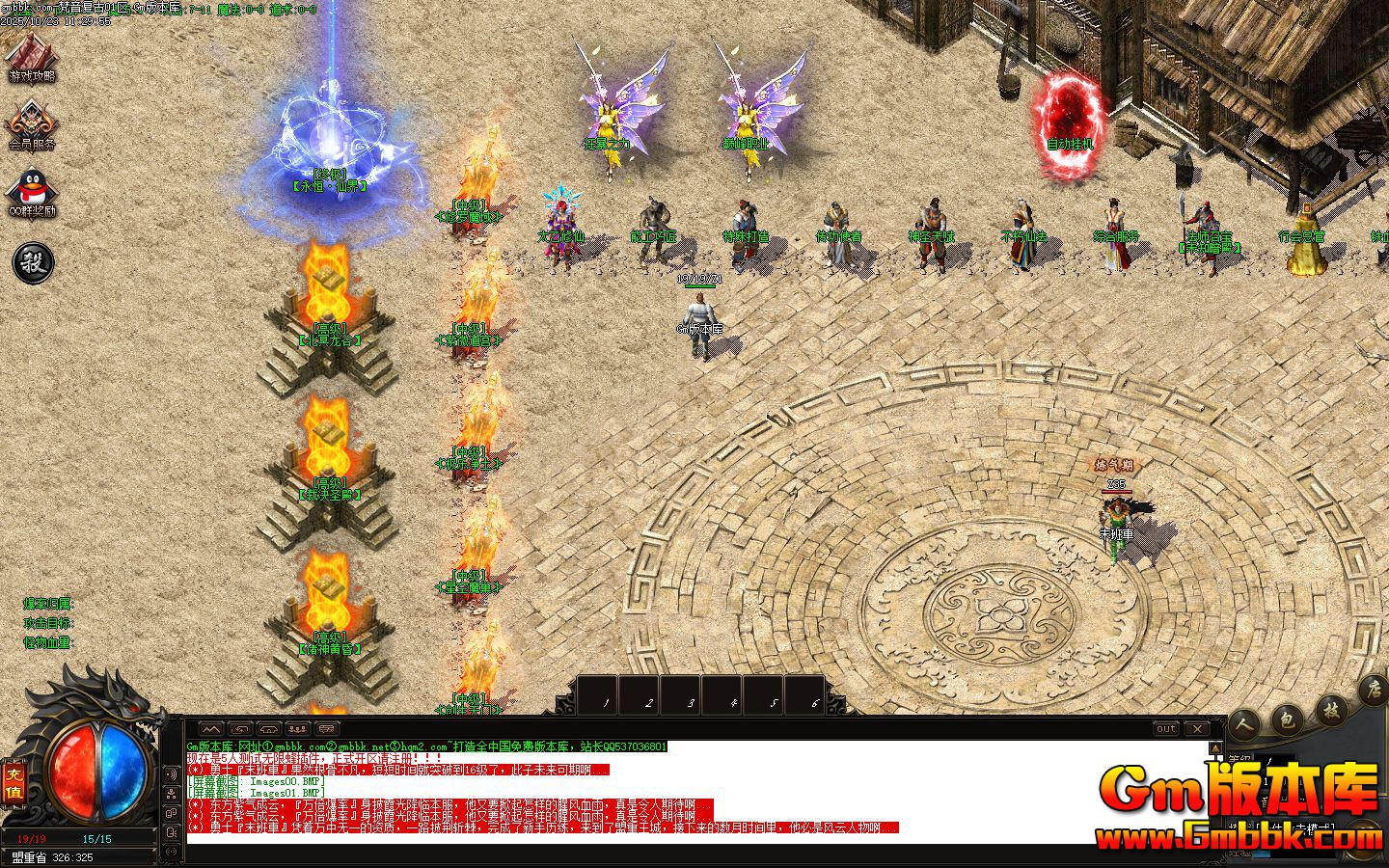Open the 游戏攻略 game guide icon
Screen dimensions: 1389x868
tap(32, 56)
